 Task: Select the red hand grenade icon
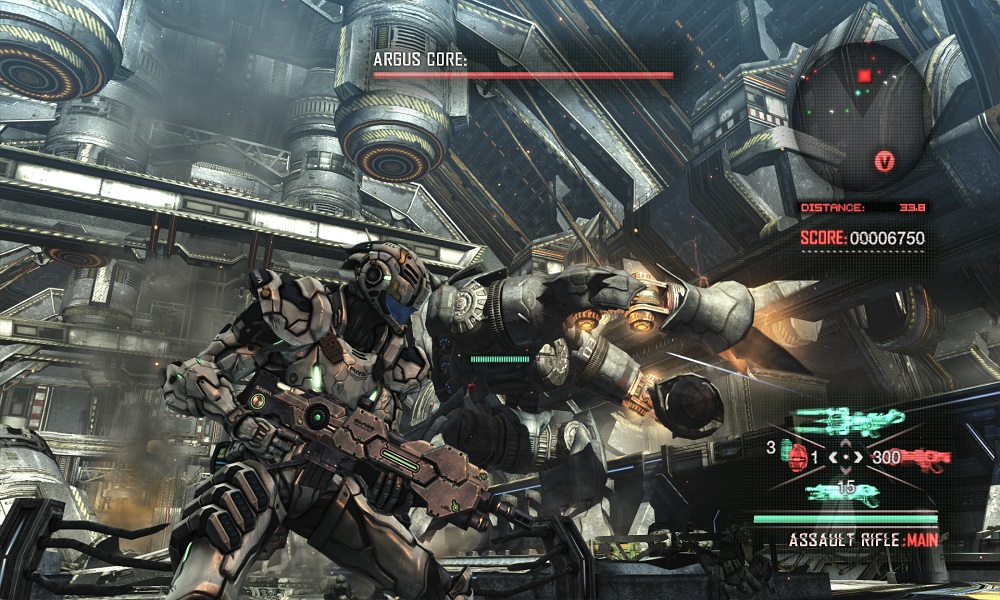pos(798,455)
